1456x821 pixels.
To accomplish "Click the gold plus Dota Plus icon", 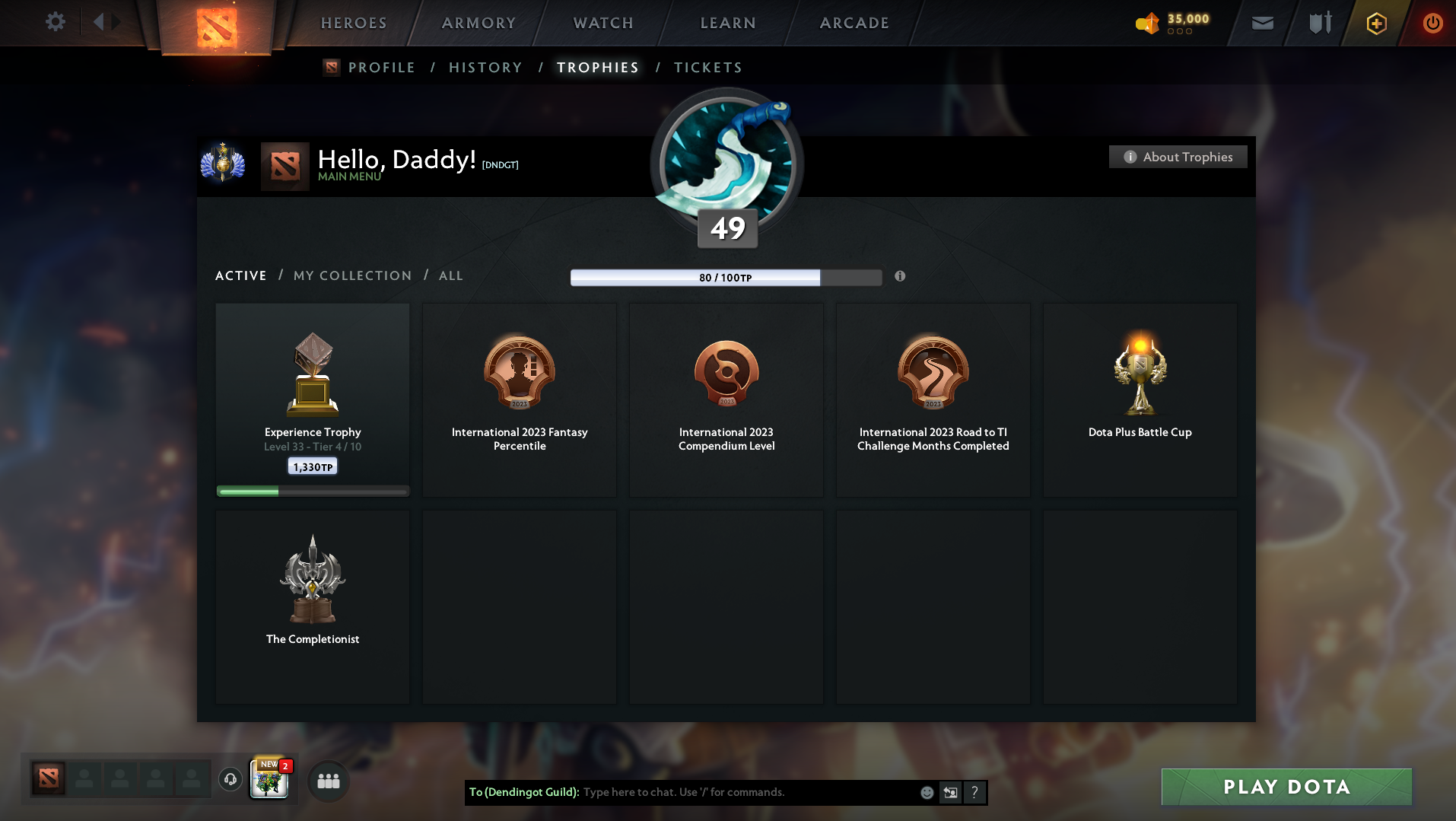I will point(1375,23).
